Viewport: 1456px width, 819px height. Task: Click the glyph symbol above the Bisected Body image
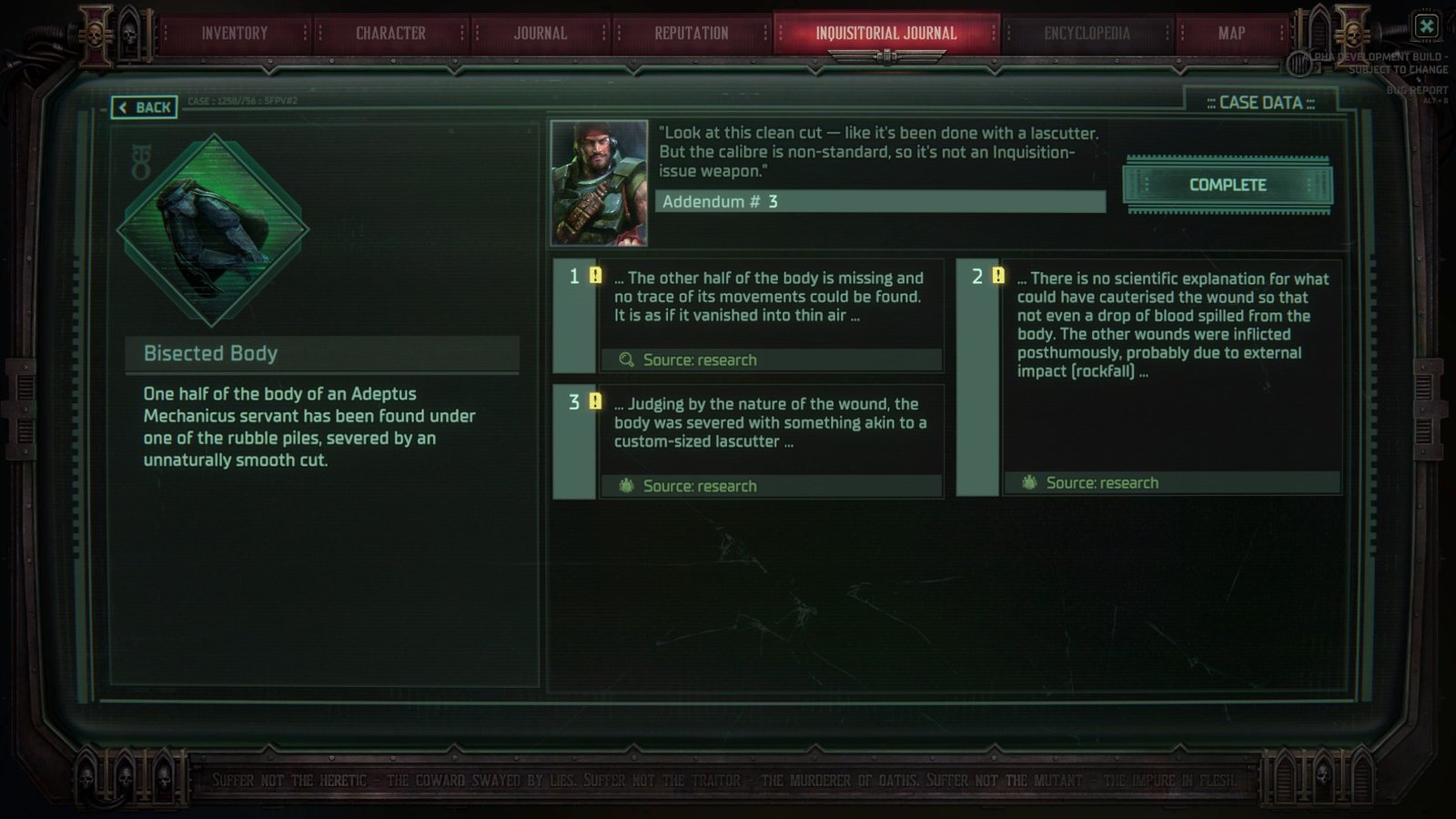143,159
